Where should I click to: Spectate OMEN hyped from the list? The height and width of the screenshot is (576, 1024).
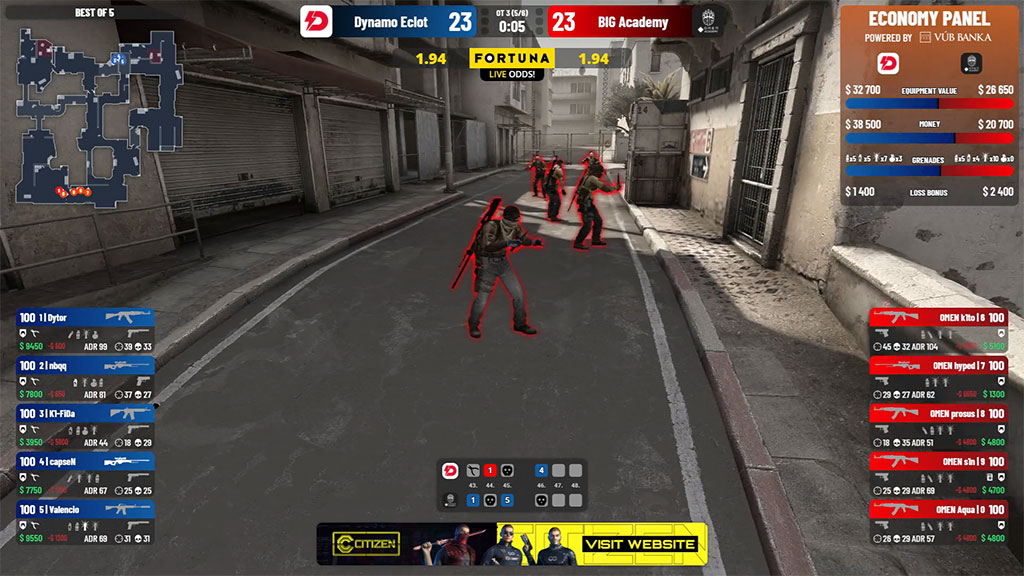[x=938, y=379]
